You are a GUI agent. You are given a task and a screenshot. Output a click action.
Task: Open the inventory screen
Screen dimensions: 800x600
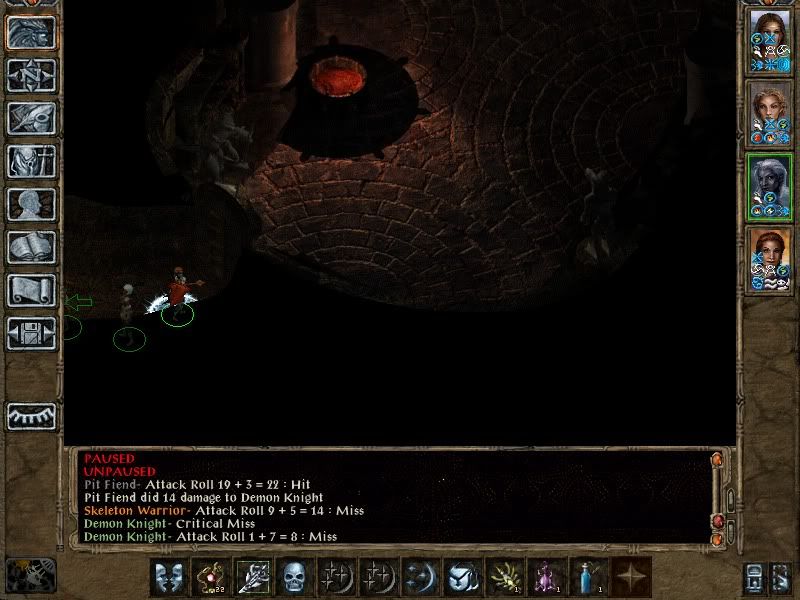tap(31, 161)
